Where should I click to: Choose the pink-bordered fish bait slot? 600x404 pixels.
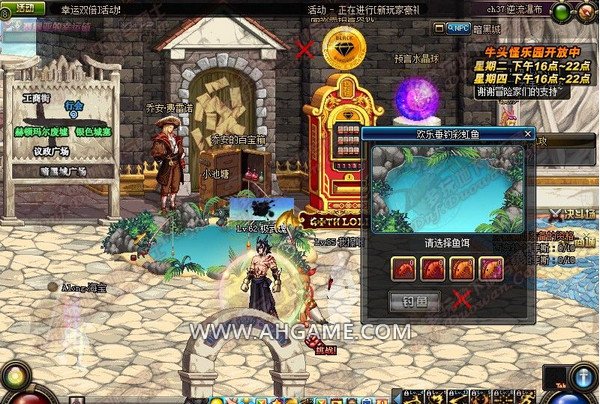[491, 268]
